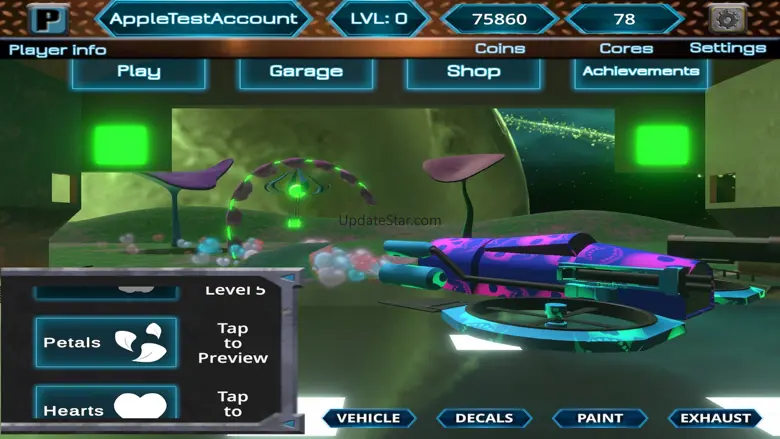Open Settings via the gear icon

[727, 19]
